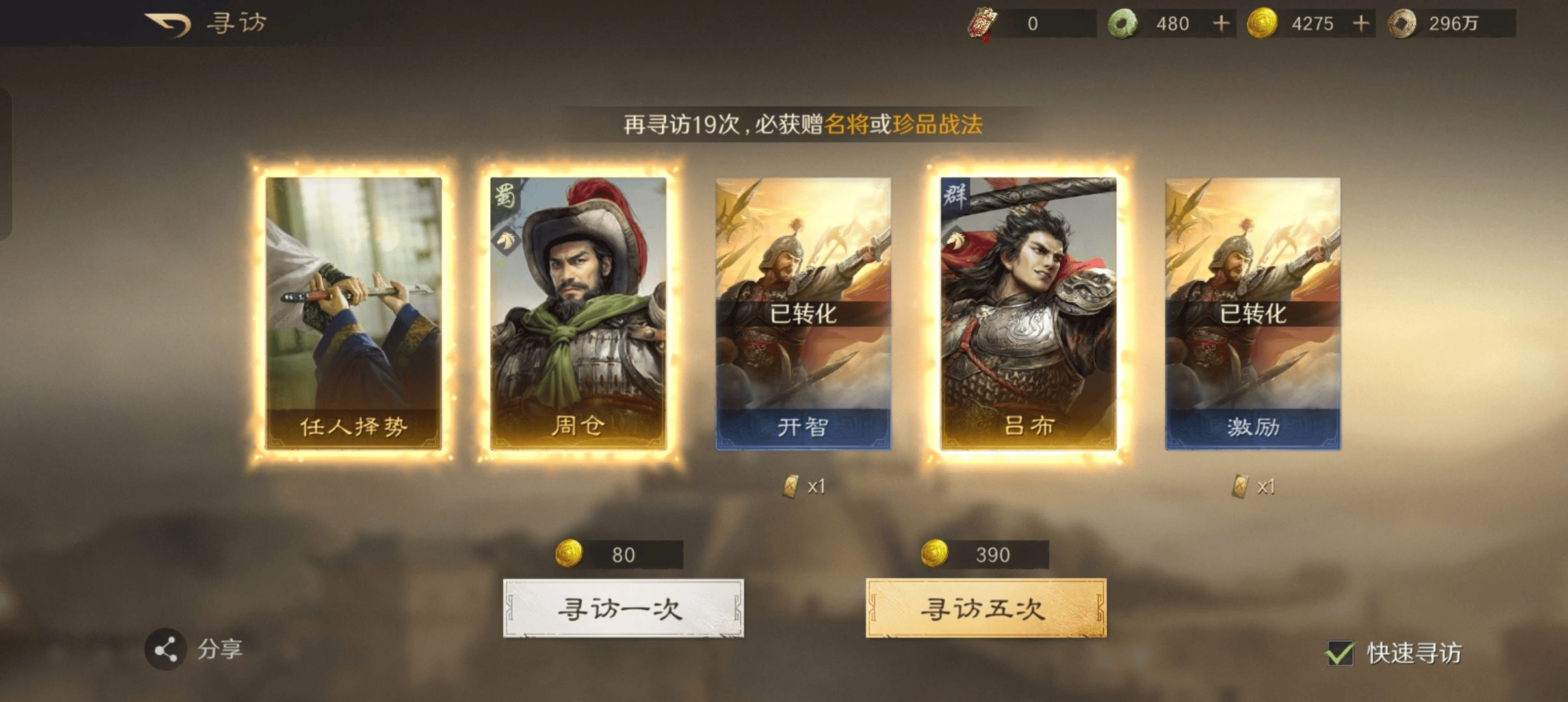Go back using the arrow beside 寻访
1568x702 pixels.
click(168, 25)
